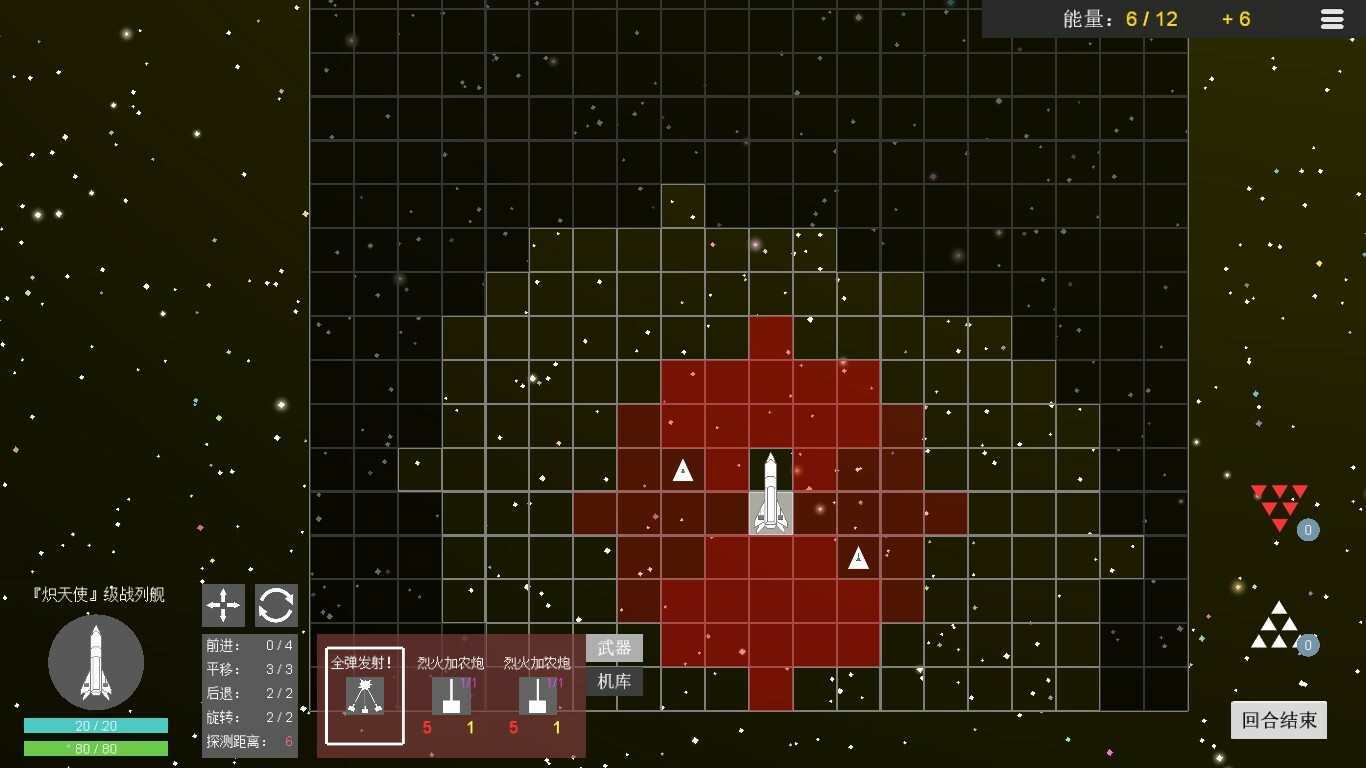Image resolution: width=1366 pixels, height=768 pixels.
Task: Select the directional movement arrows icon
Action: point(223,605)
